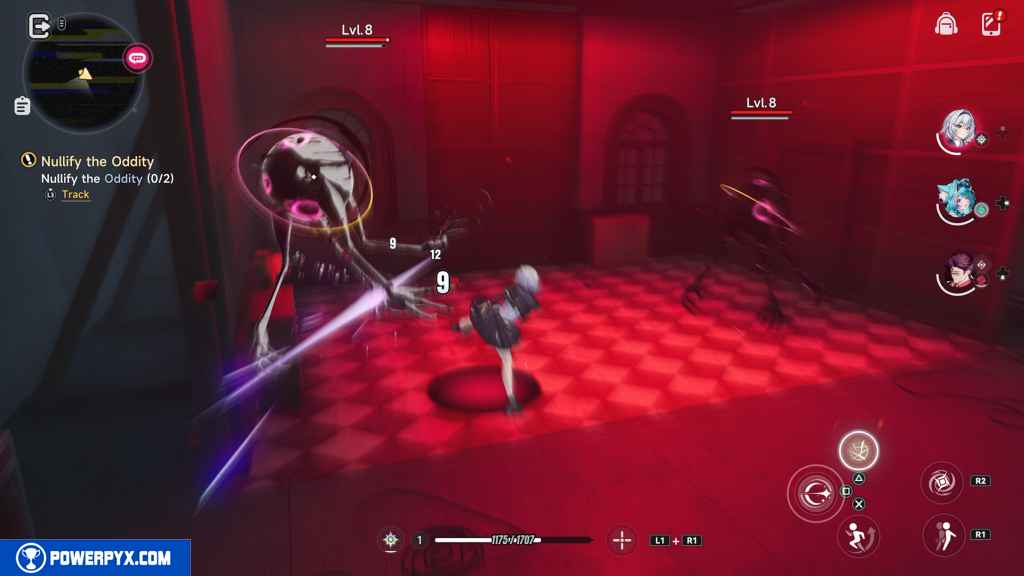Open the phone menu icon
1024x576 pixels.
coord(991,24)
